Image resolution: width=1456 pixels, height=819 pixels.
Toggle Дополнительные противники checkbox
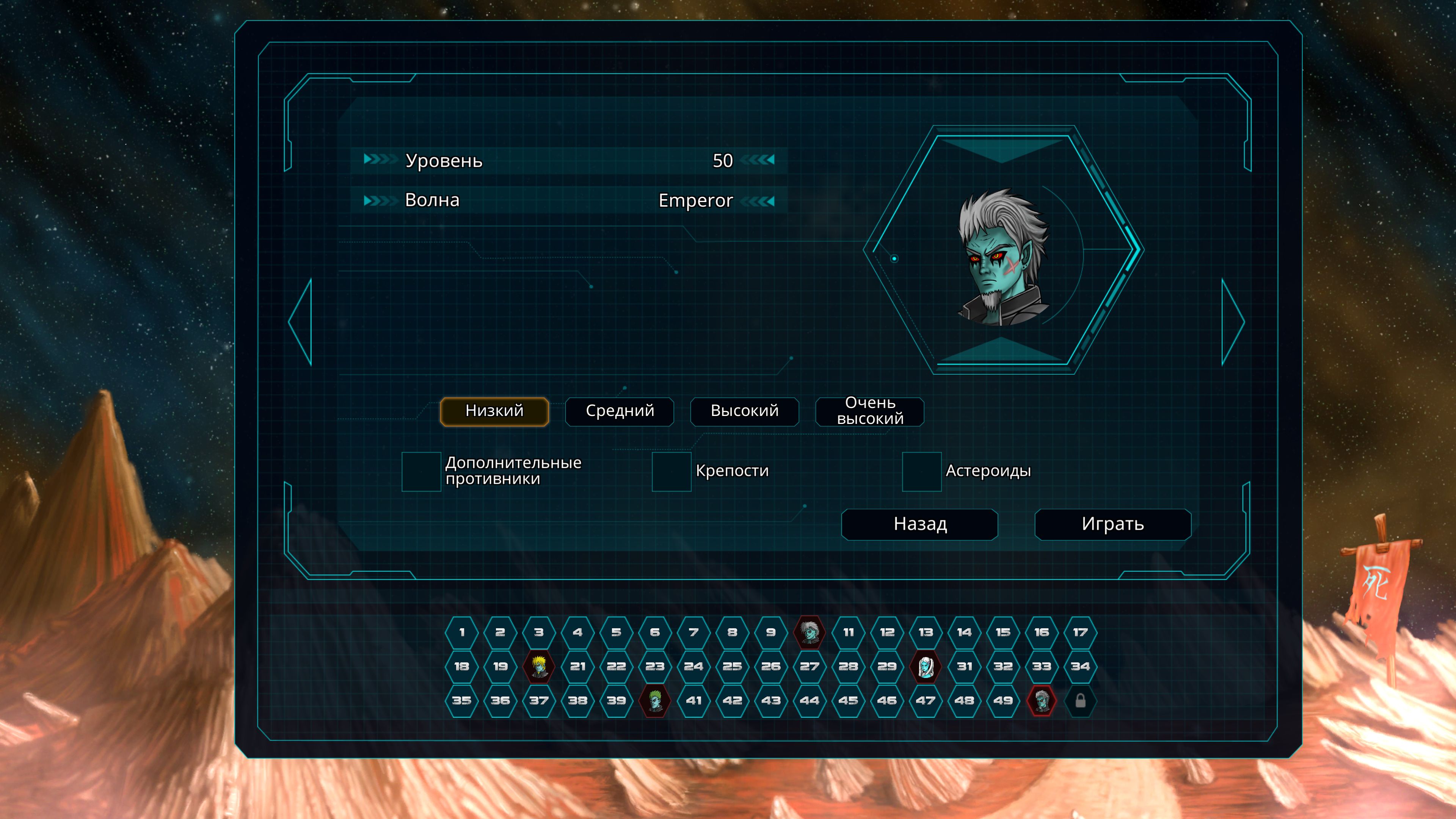421,471
